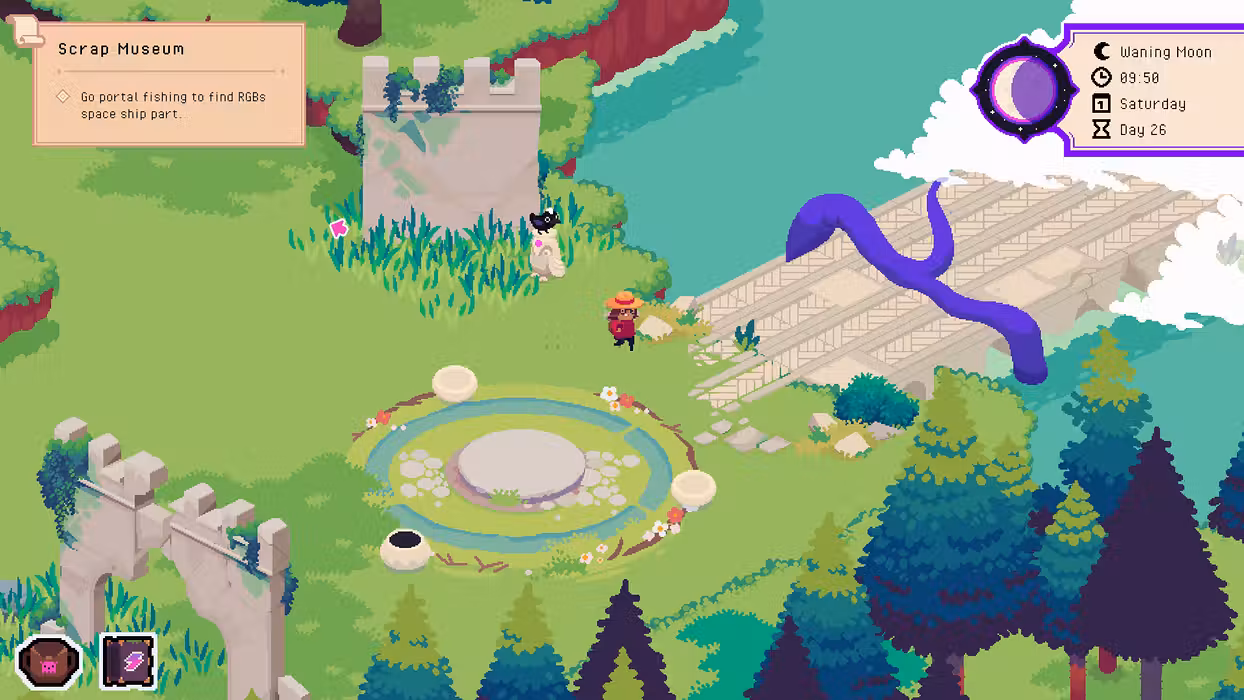Open the purple journal book
The width and height of the screenshot is (1244, 700).
click(129, 661)
